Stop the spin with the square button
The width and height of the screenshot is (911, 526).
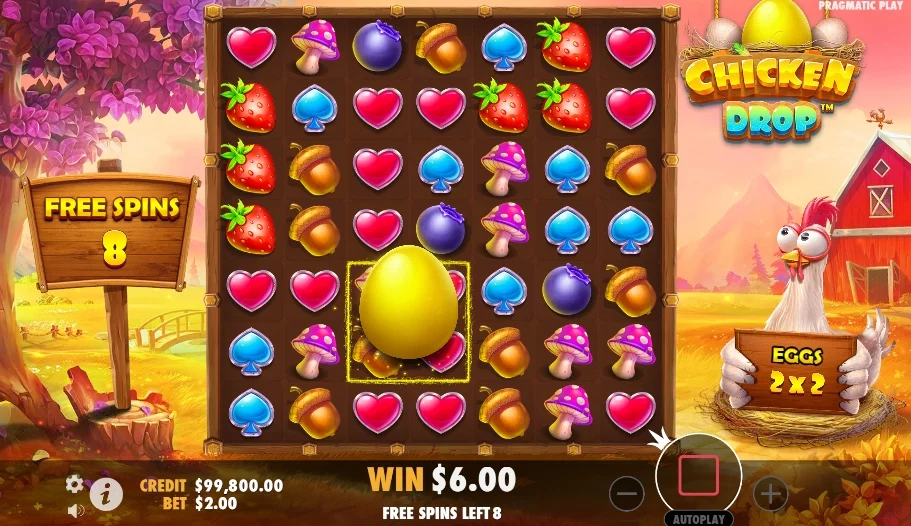pyautogui.click(x=698, y=475)
